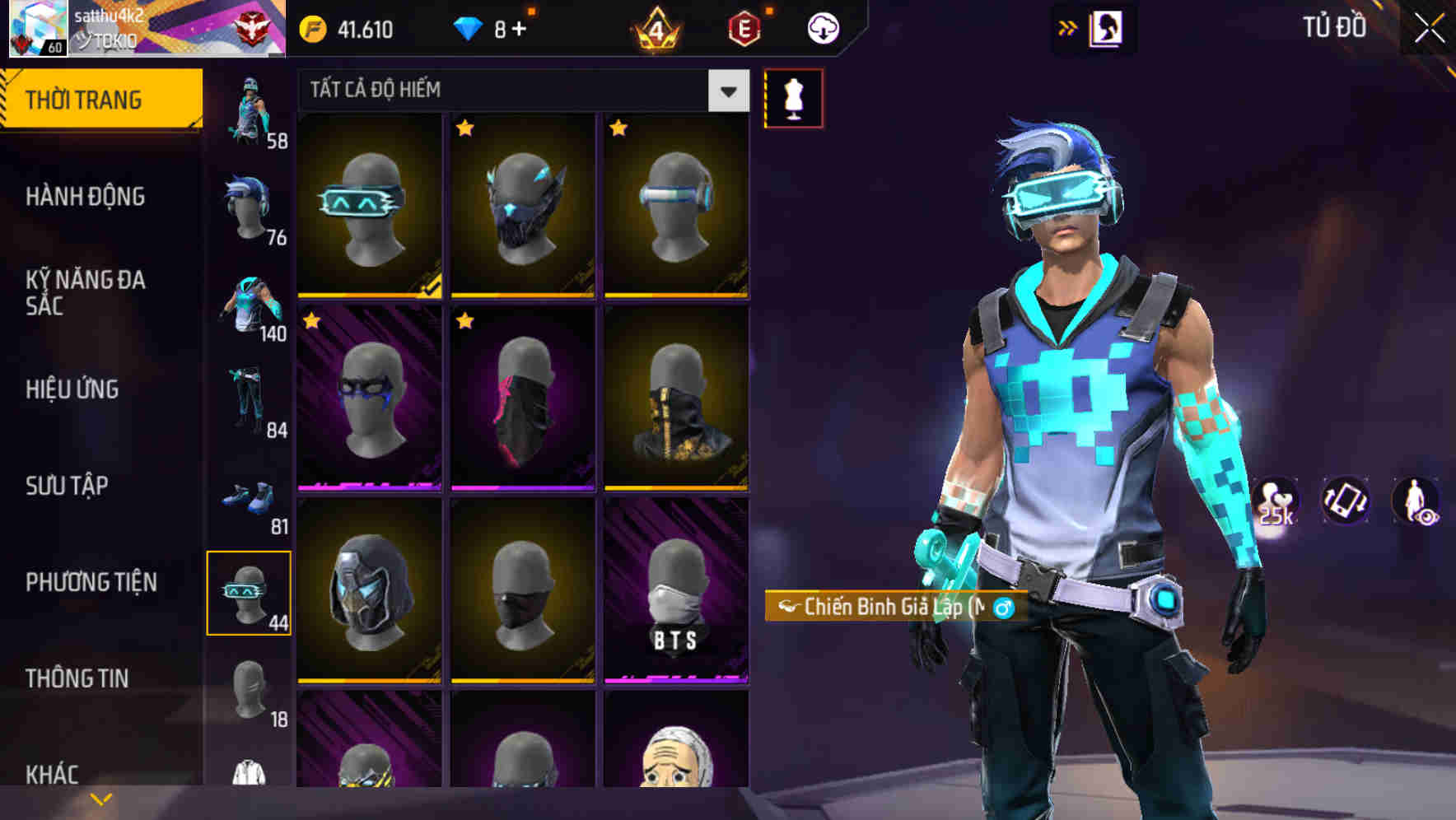Open the wardrobe card icon near top-right chevrons

pos(1104,27)
